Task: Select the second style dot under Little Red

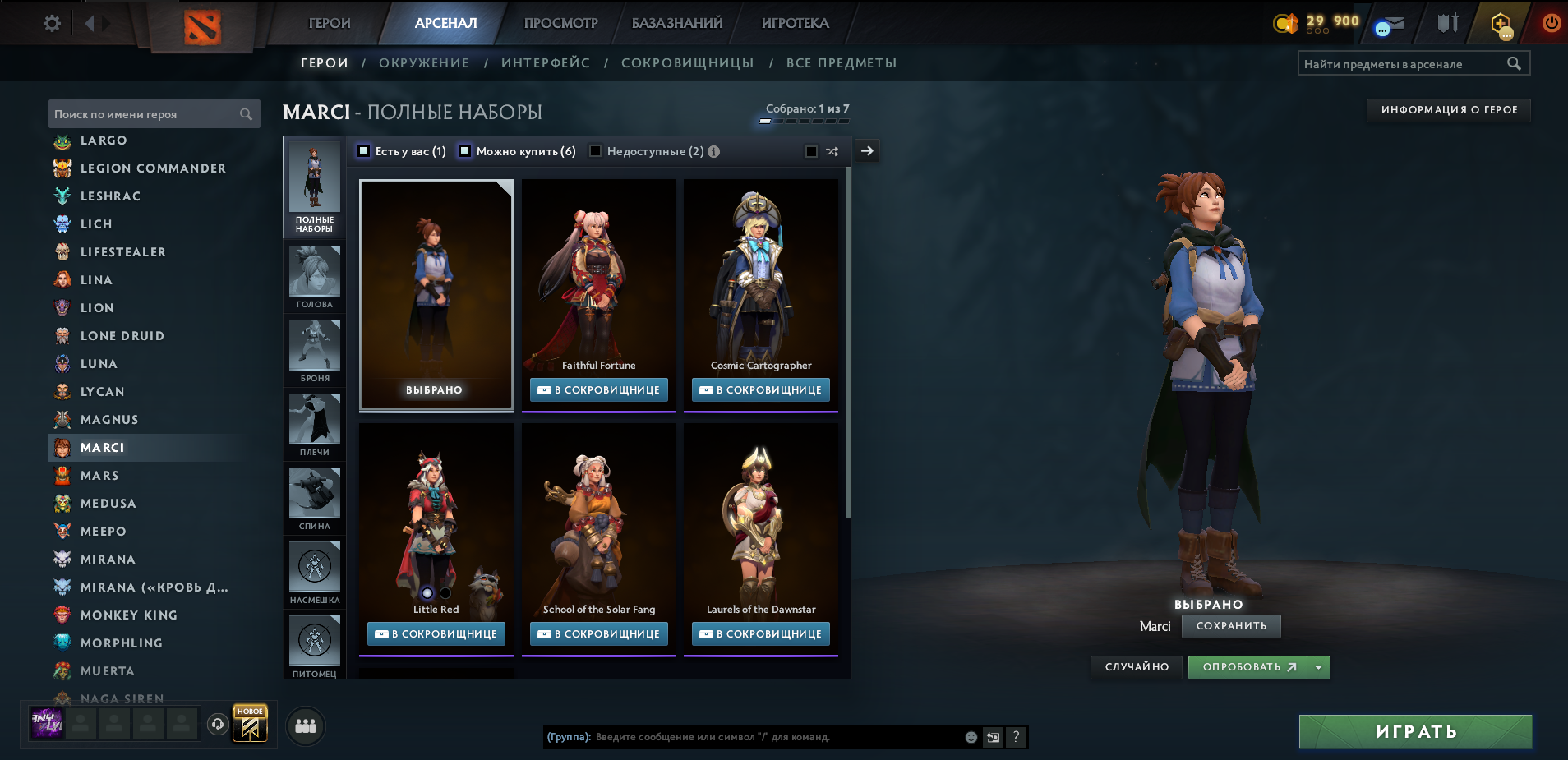Action: point(445,592)
